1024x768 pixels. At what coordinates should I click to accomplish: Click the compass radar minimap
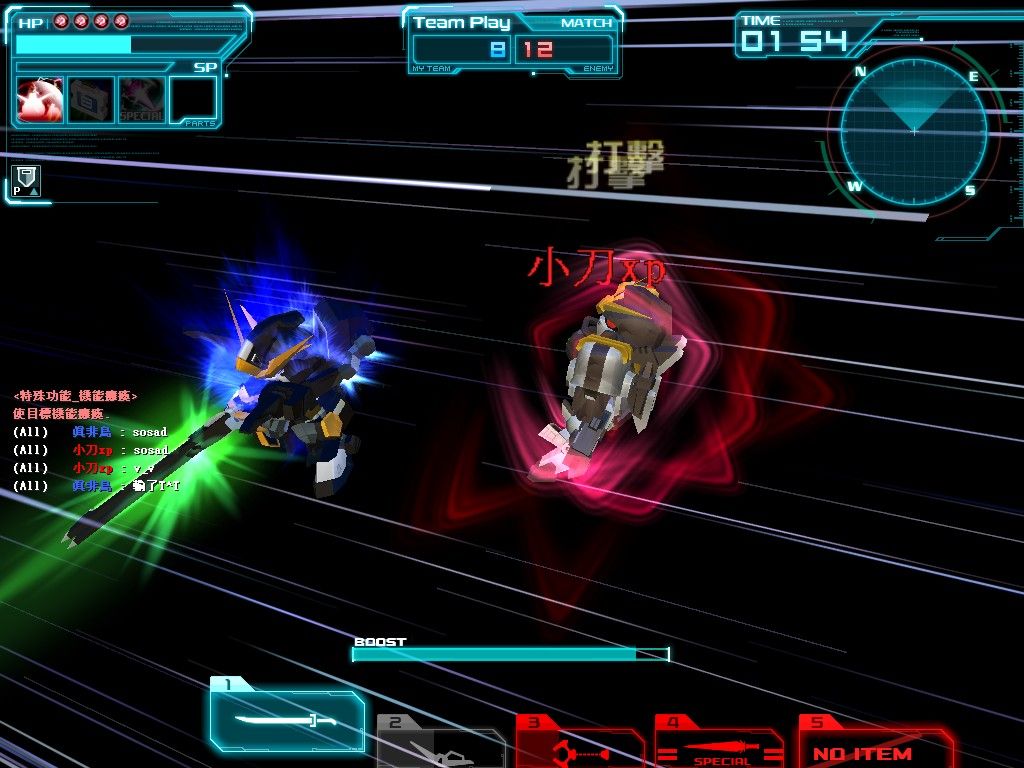pyautogui.click(x=913, y=131)
